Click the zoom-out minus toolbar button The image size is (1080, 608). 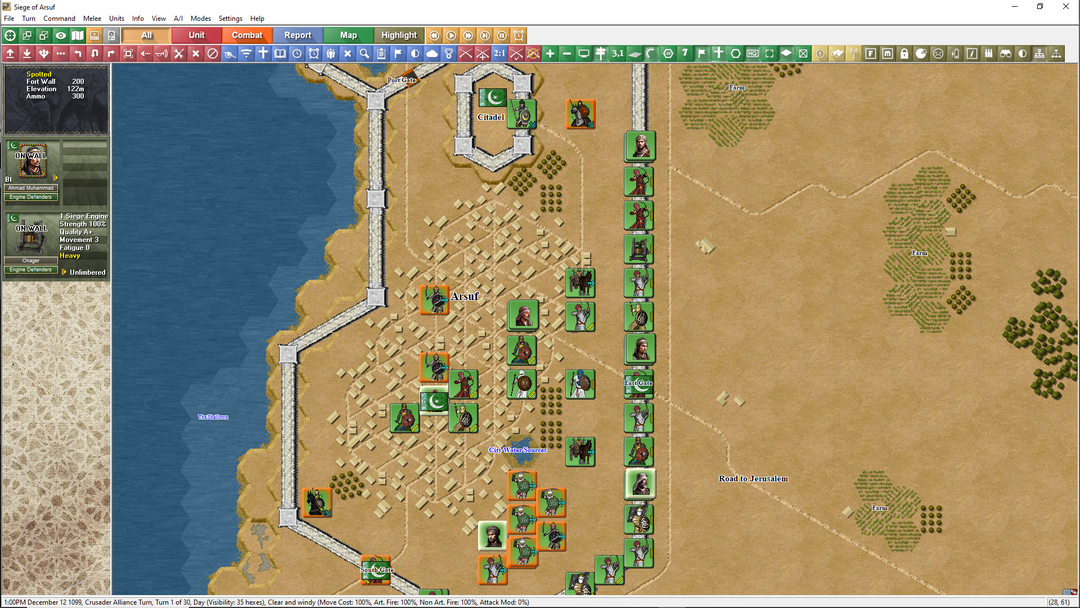coord(567,53)
